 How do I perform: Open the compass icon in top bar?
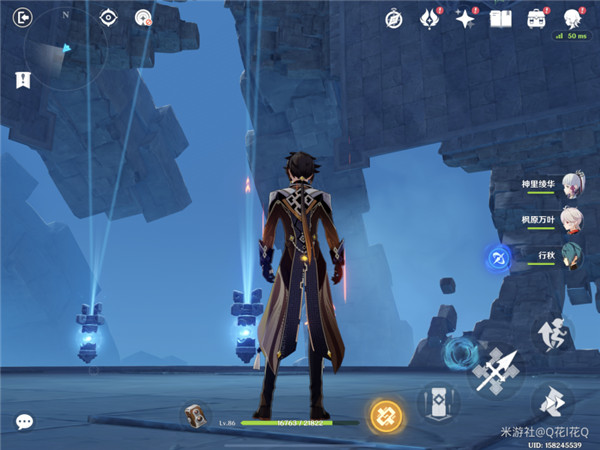point(394,19)
